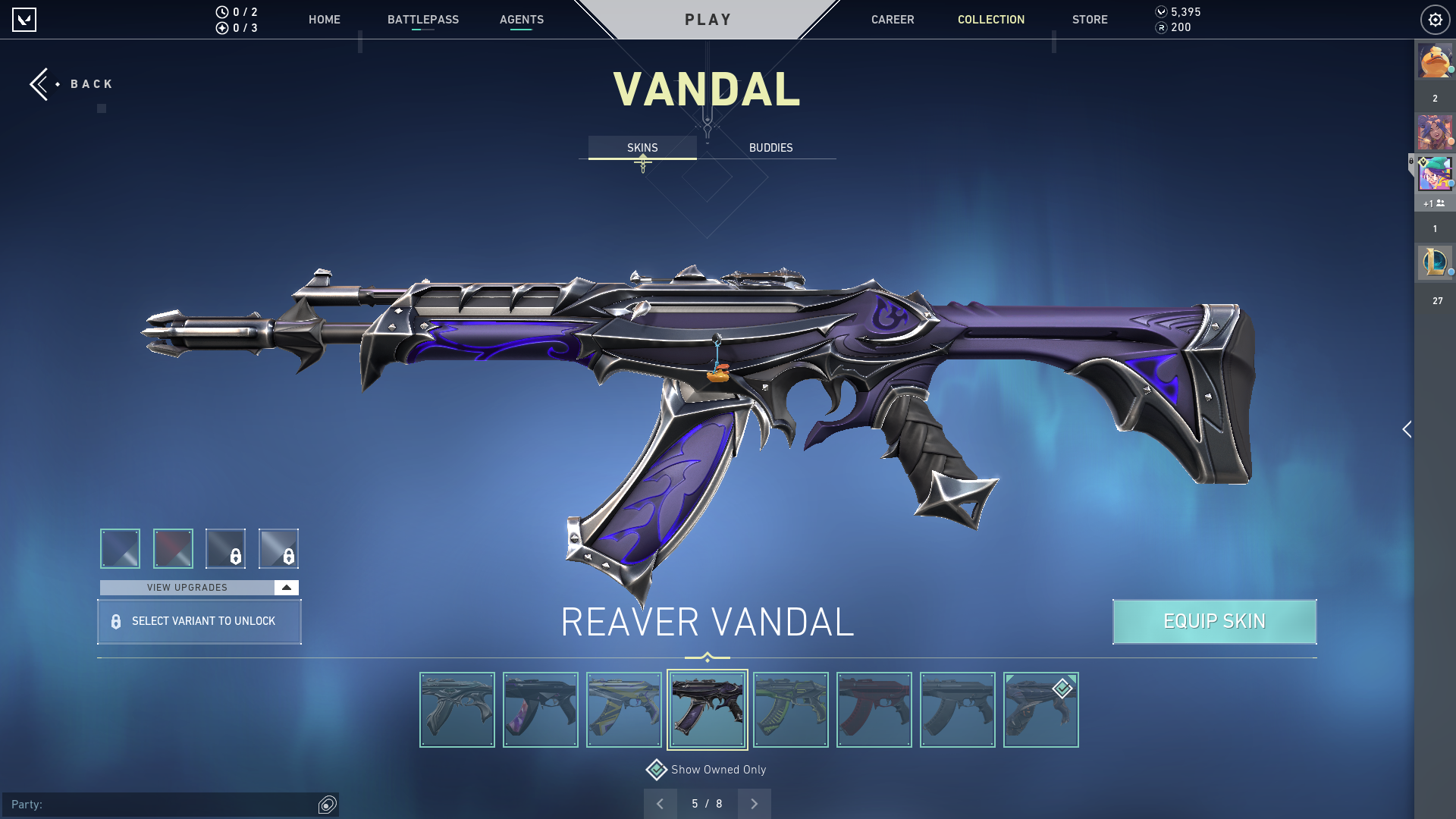The width and height of the screenshot is (1456, 819).
Task: Open settings via the gear icon
Action: tap(1435, 20)
